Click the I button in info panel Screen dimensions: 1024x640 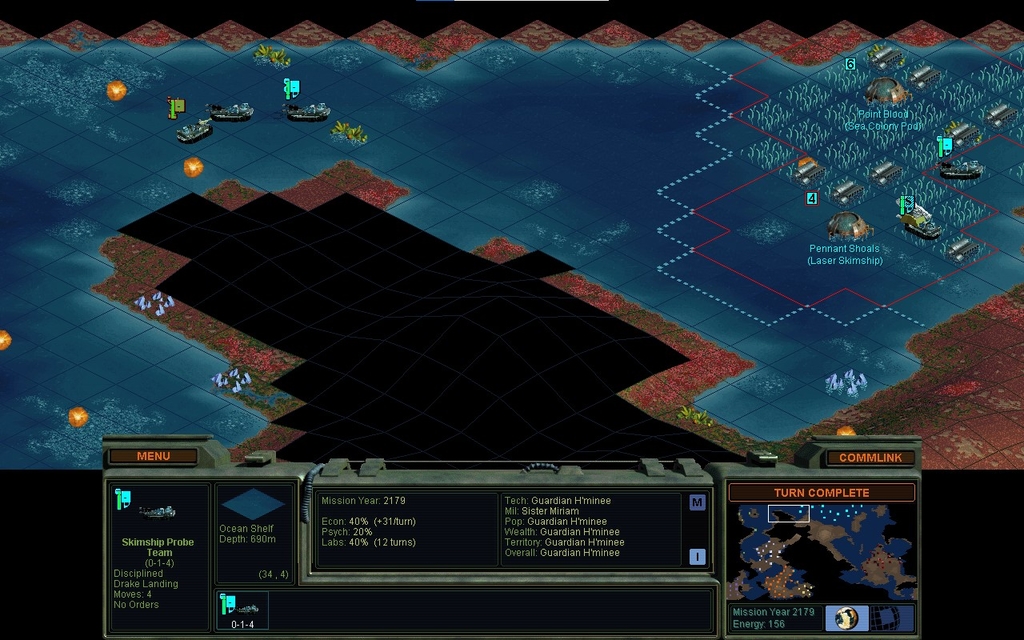[x=697, y=557]
